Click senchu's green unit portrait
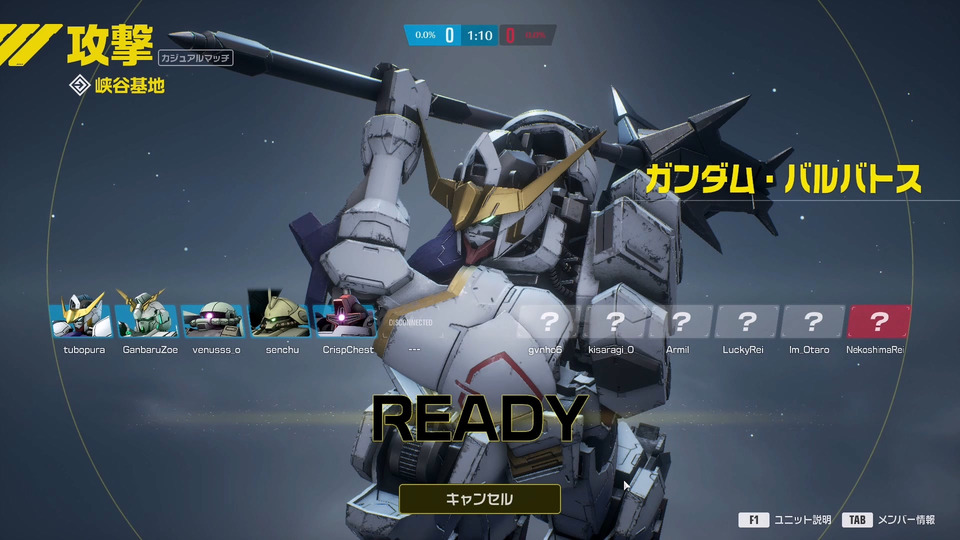This screenshot has width=960, height=540. point(280,320)
